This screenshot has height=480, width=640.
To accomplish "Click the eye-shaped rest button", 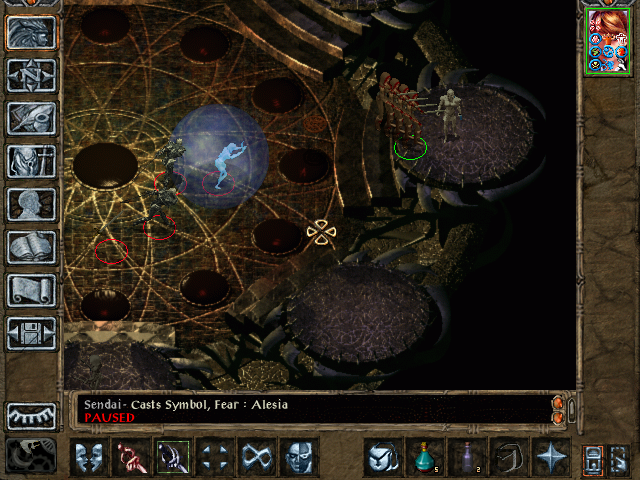I will coord(32,415).
